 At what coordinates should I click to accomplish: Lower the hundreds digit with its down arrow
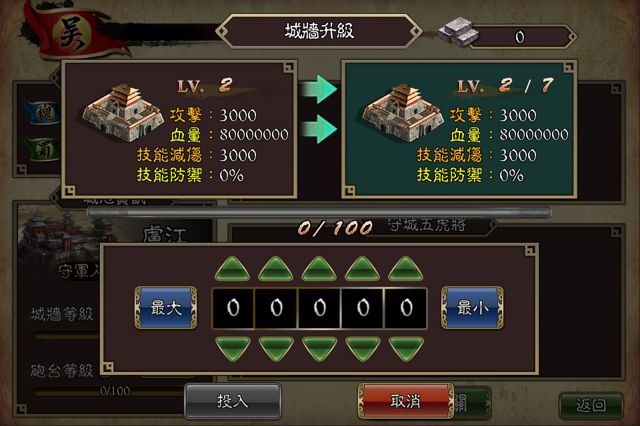(319, 348)
